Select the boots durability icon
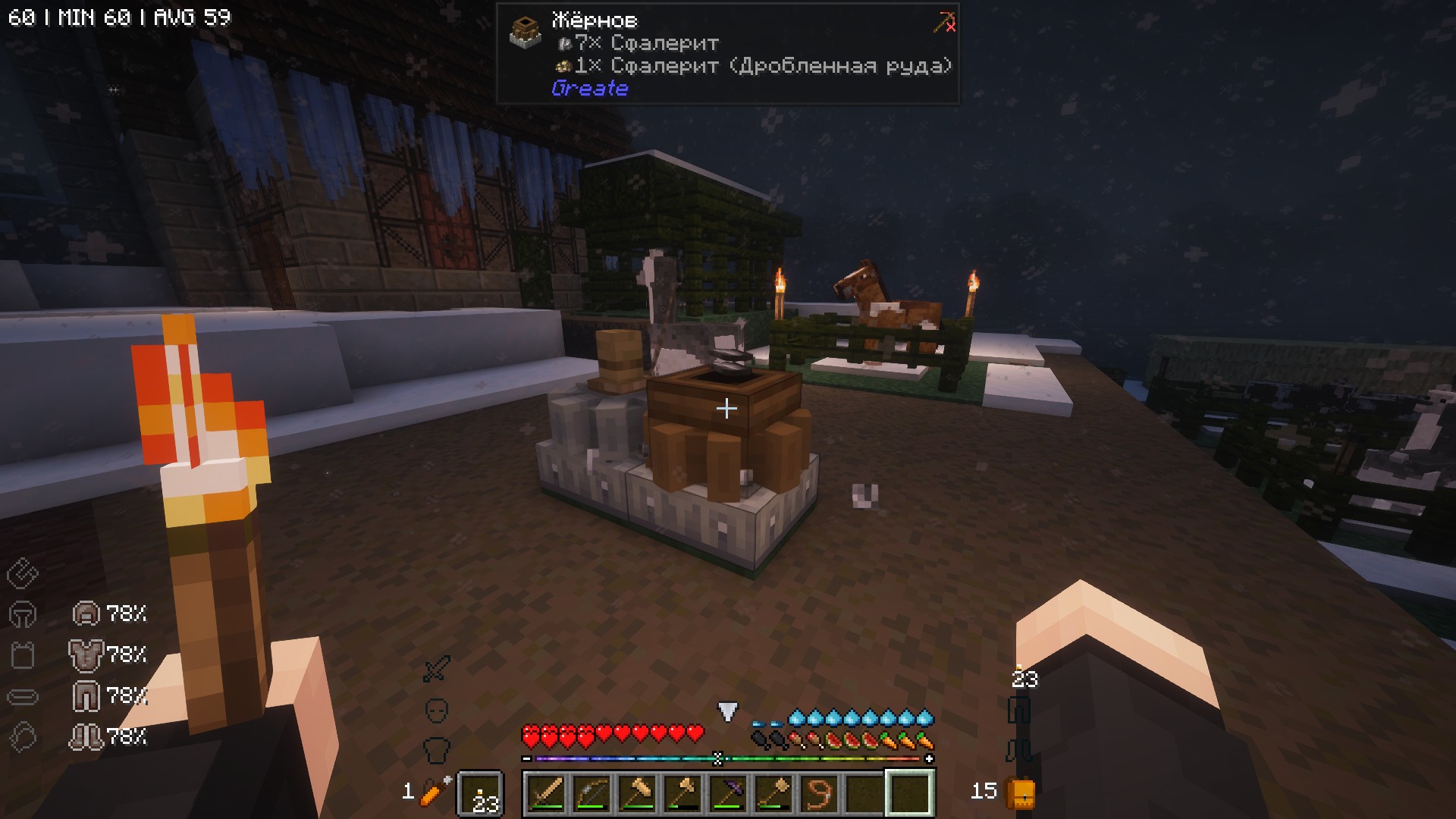Image resolution: width=1456 pixels, height=819 pixels. [x=86, y=736]
